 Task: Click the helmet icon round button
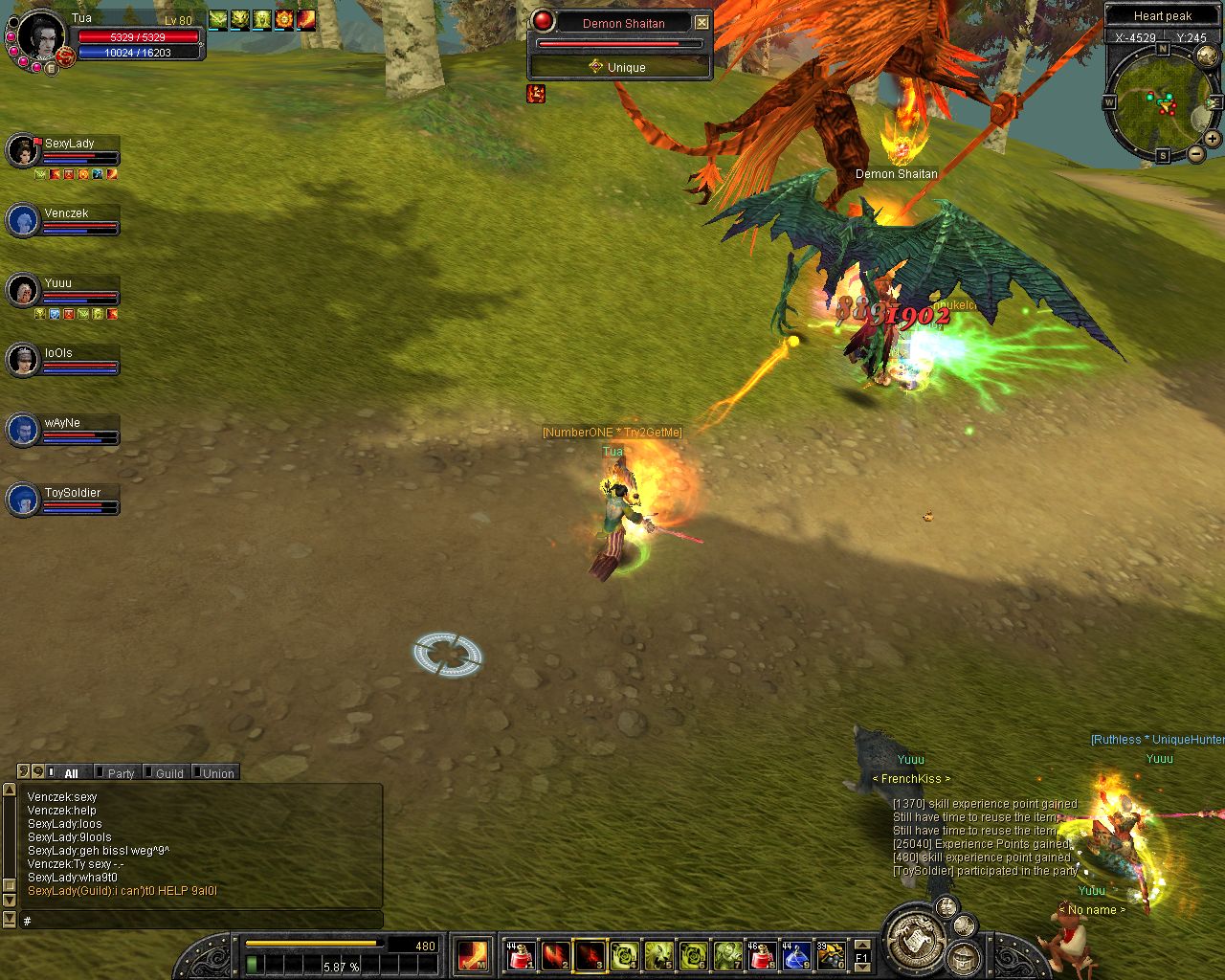tap(963, 956)
